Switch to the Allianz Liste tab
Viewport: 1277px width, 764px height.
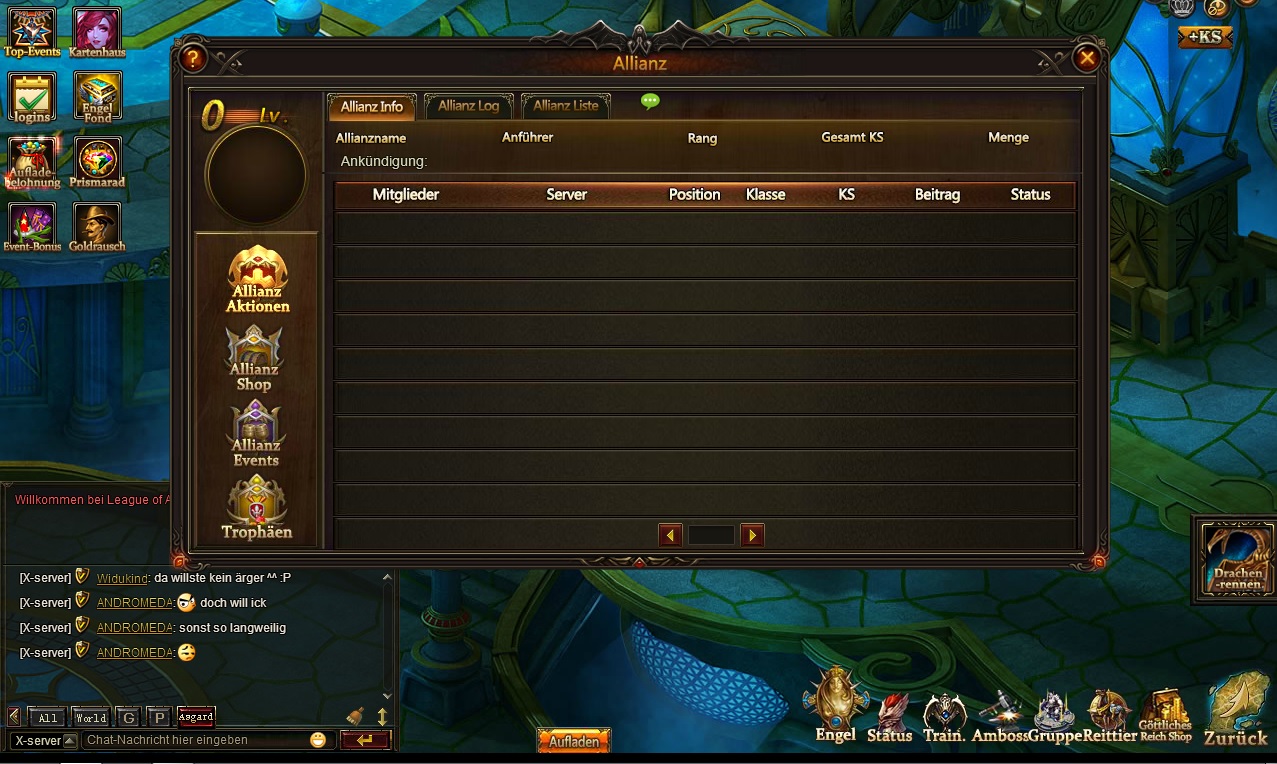pyautogui.click(x=565, y=106)
